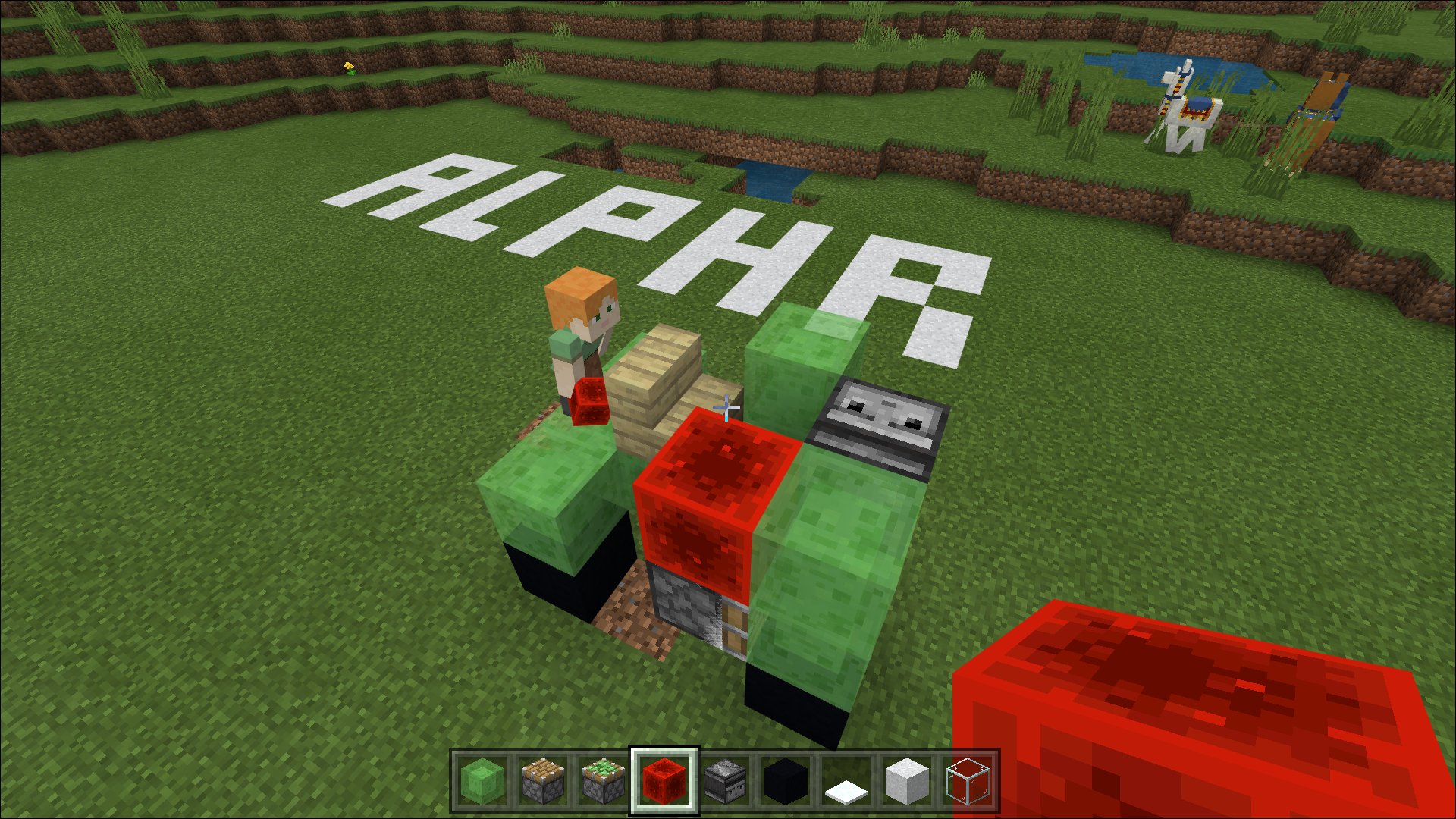Image resolution: width=1456 pixels, height=819 pixels.
Task: Pick the sticky piston hotbar slot
Action: 604,782
